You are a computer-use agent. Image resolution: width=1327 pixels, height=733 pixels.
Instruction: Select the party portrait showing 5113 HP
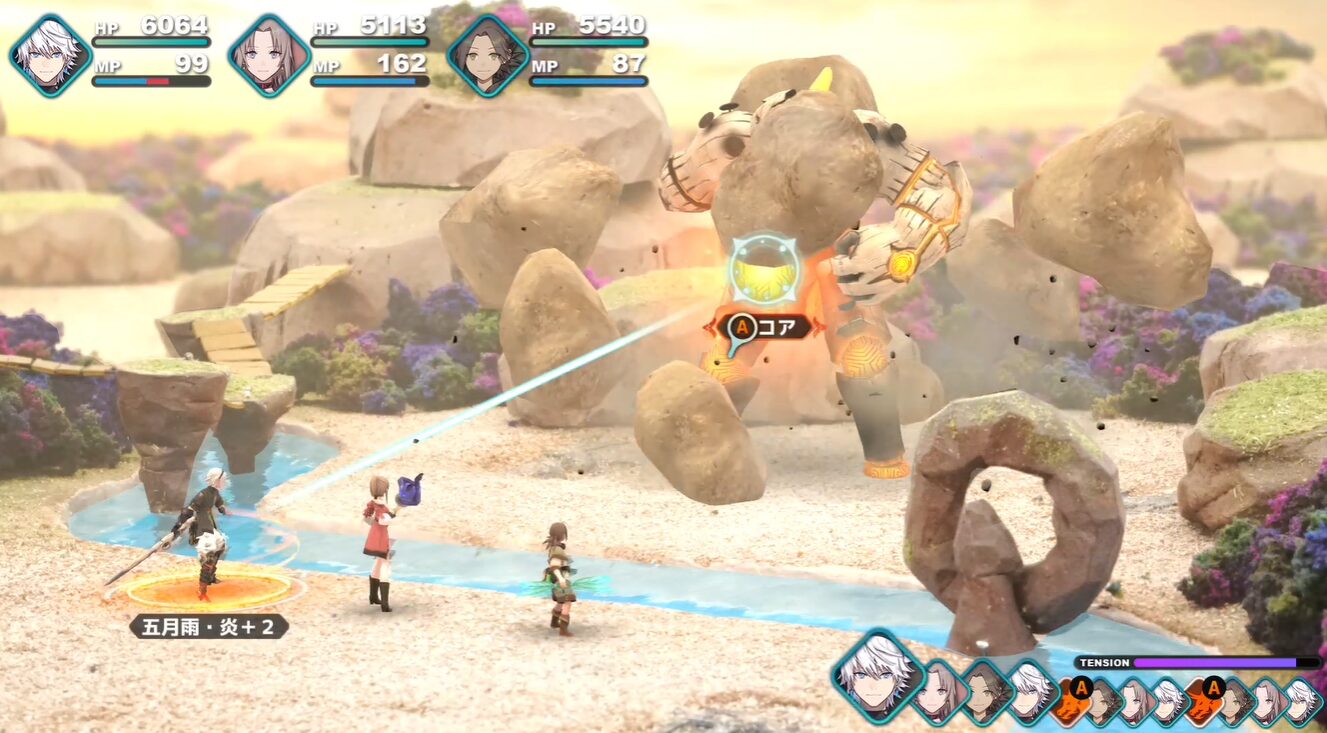tap(268, 56)
